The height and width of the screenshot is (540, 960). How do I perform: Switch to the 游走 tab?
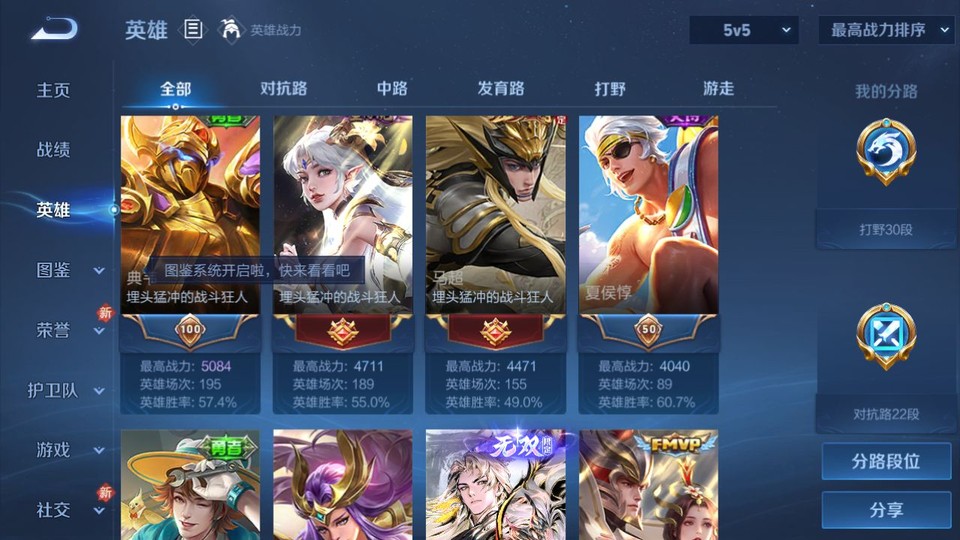coord(718,88)
